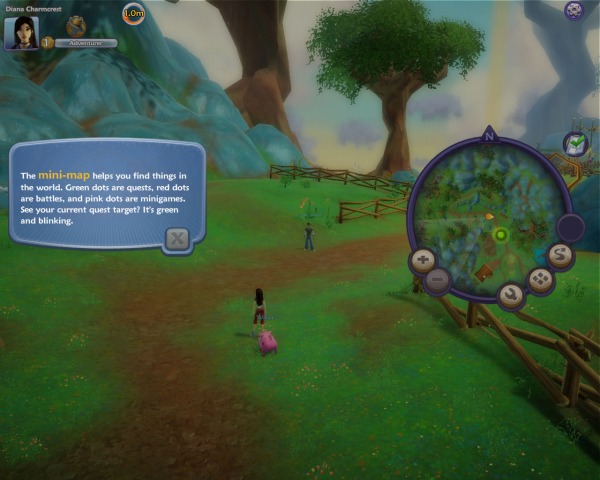This screenshot has height=480, width=600.
Task: Click the winding path button on minimap
Action: tap(561, 255)
